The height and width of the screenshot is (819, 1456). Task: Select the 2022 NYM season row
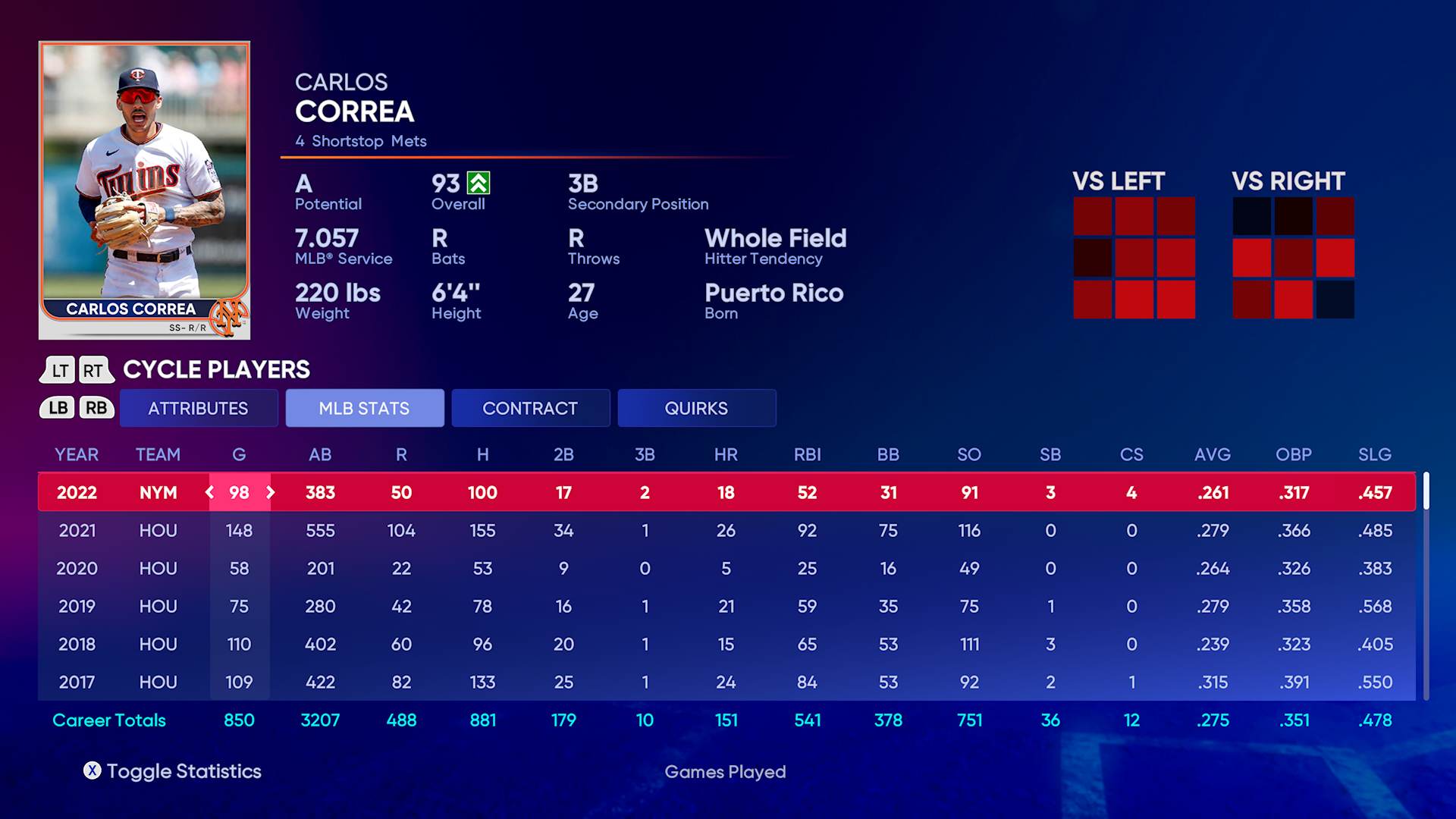[726, 492]
